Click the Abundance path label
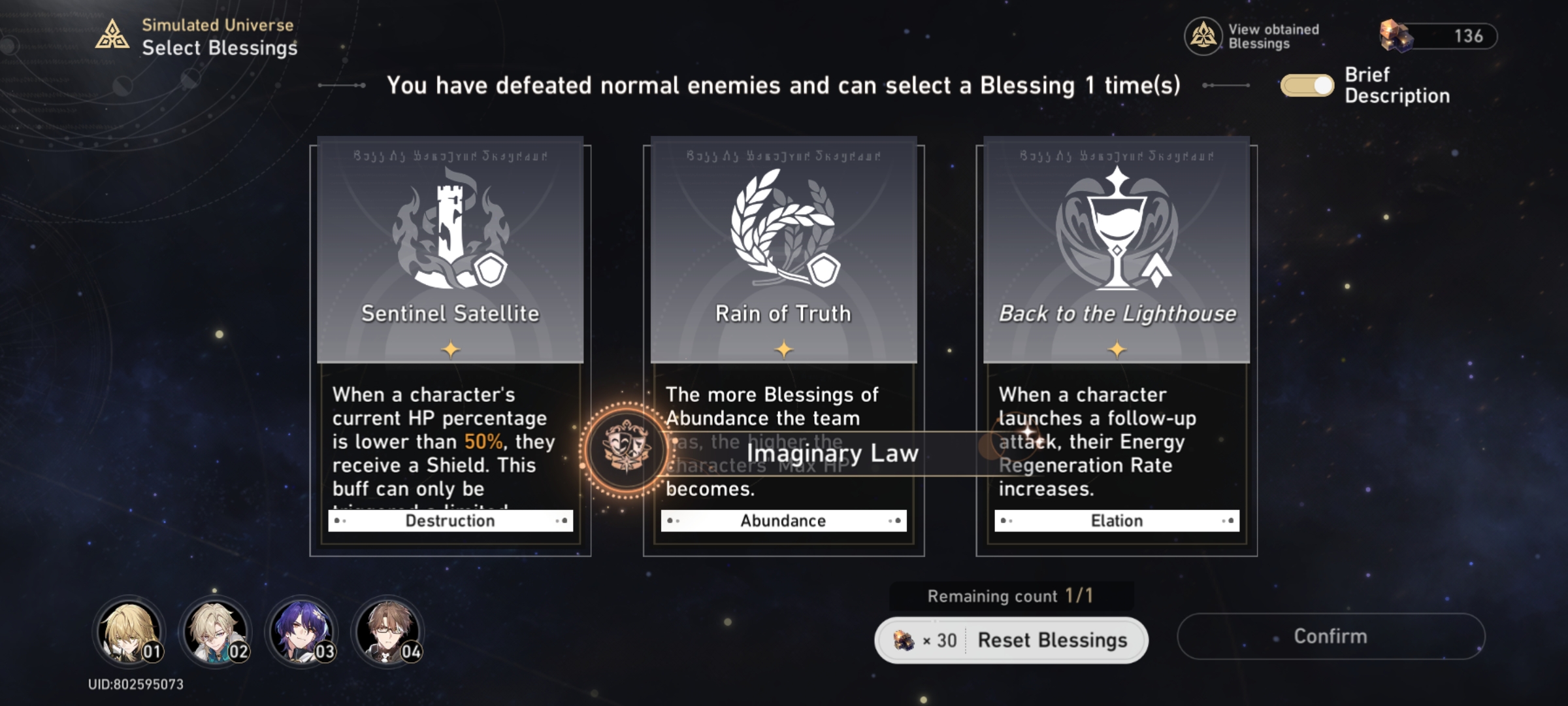Image resolution: width=1568 pixels, height=706 pixels. pyautogui.click(x=782, y=520)
